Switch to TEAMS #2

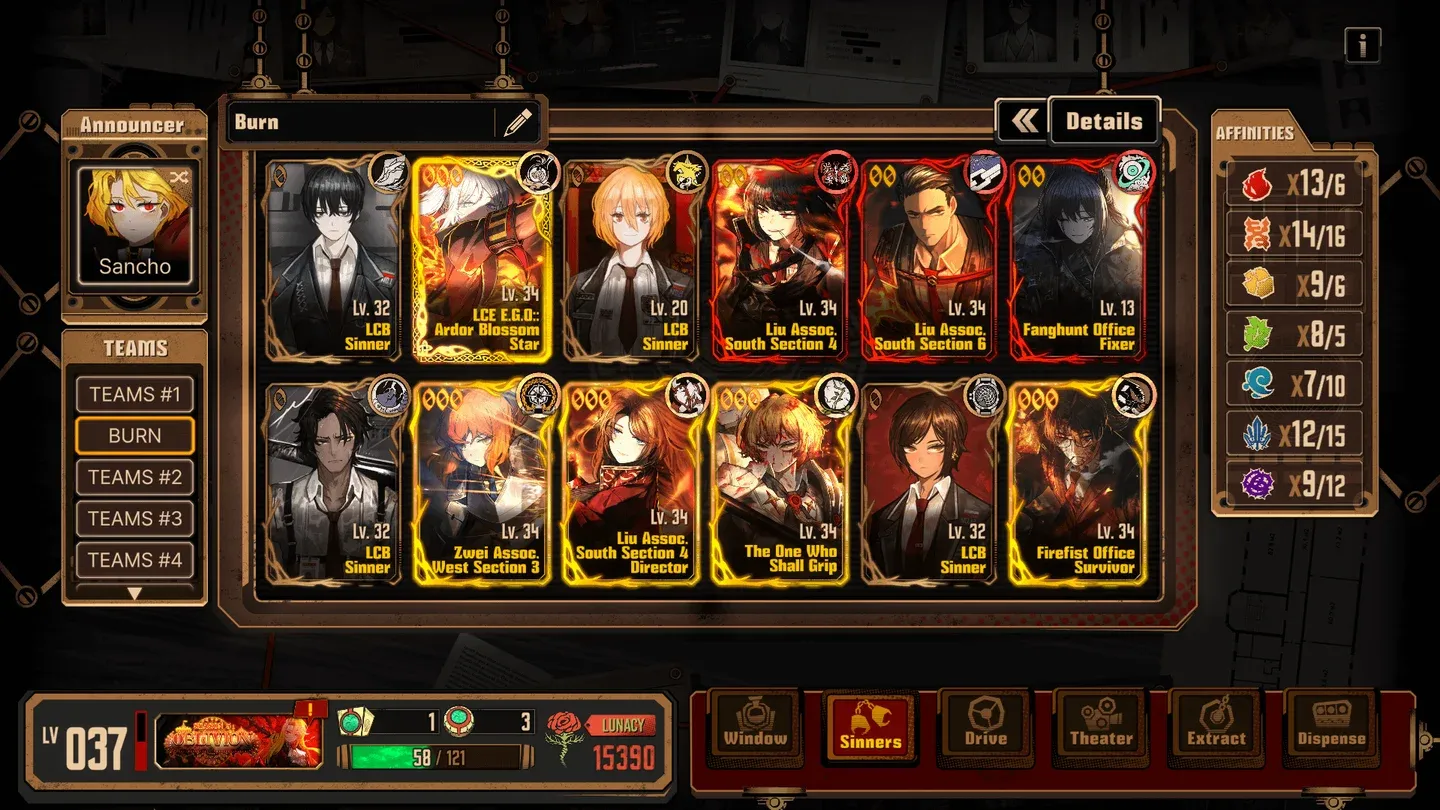[135, 477]
